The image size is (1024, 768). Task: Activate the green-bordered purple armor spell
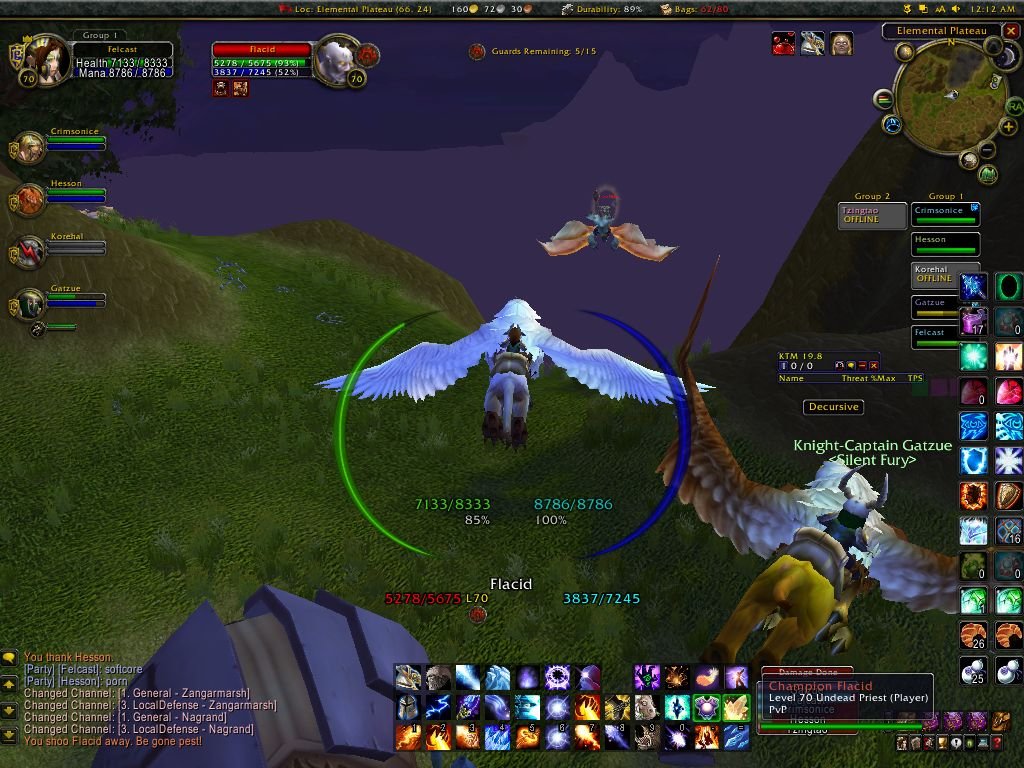pos(707,707)
